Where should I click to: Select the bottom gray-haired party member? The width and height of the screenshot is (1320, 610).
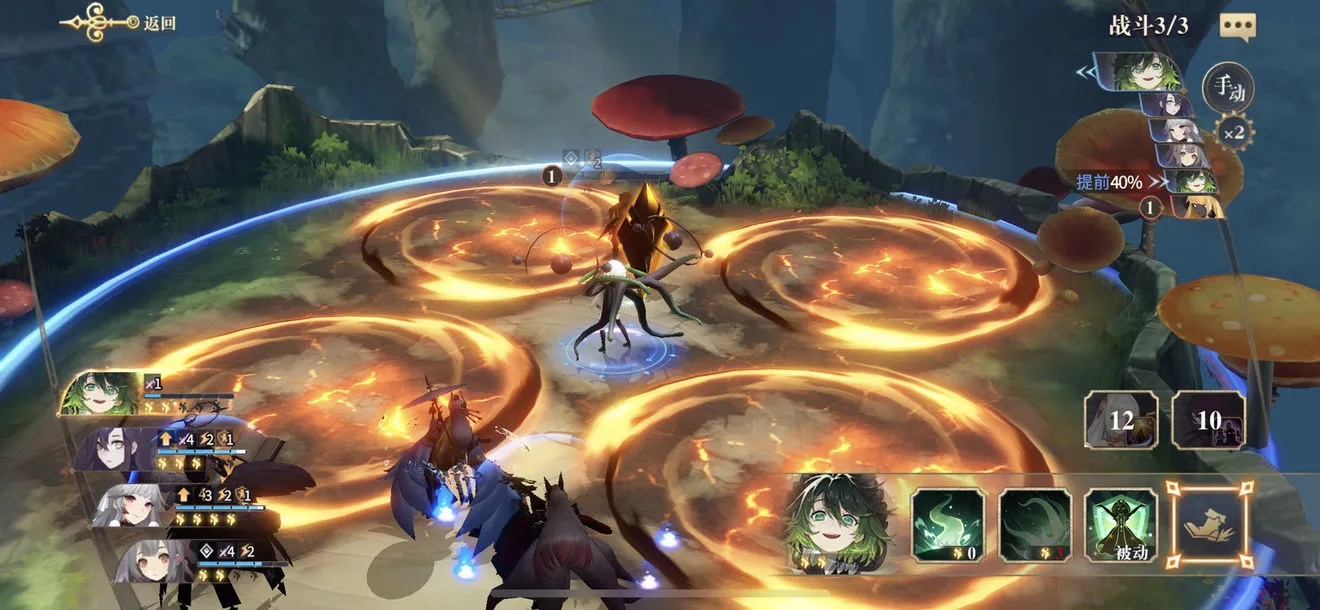click(x=147, y=561)
